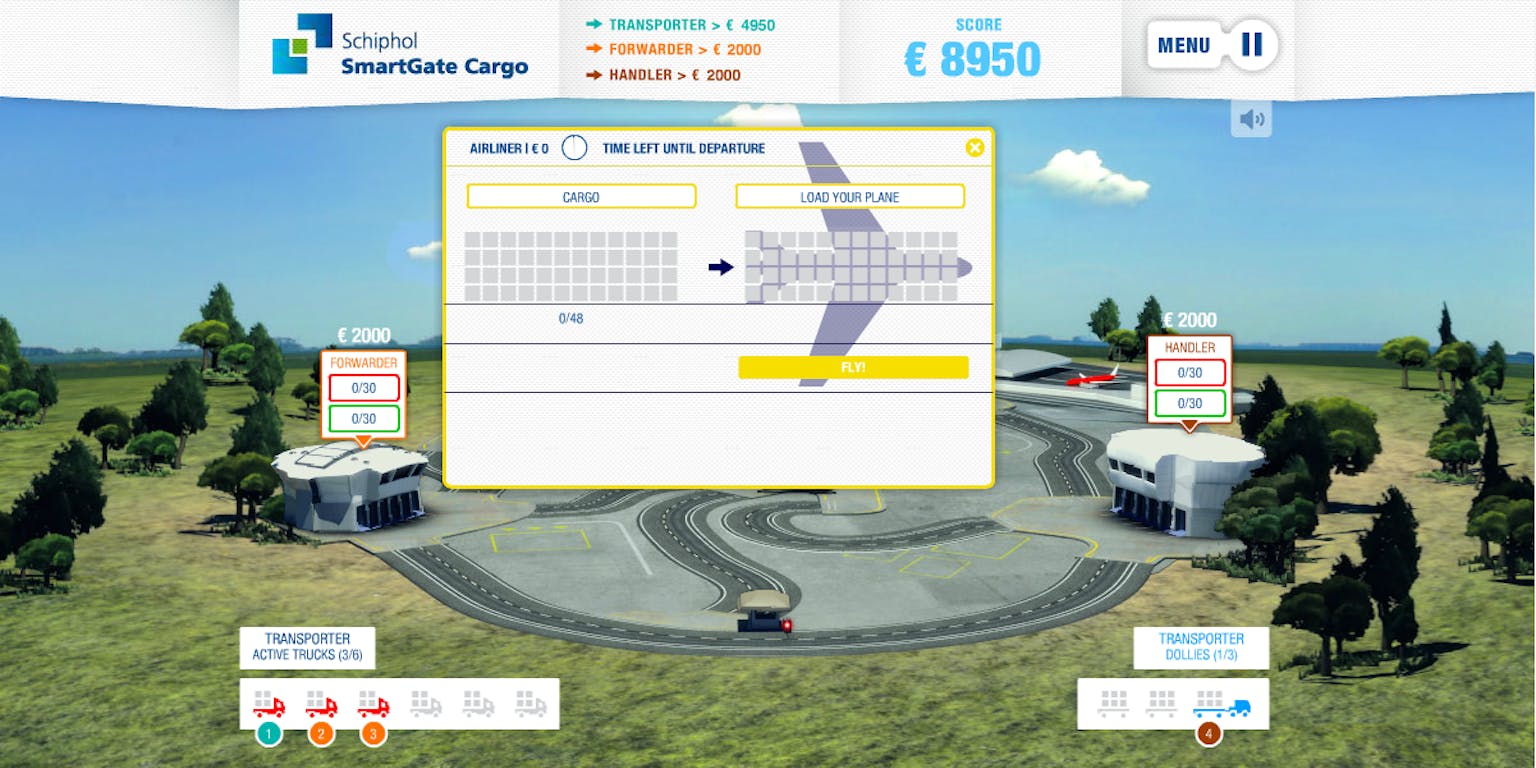This screenshot has width=1536, height=768.
Task: Open the Forwarder info bubble
Action: tap(363, 393)
